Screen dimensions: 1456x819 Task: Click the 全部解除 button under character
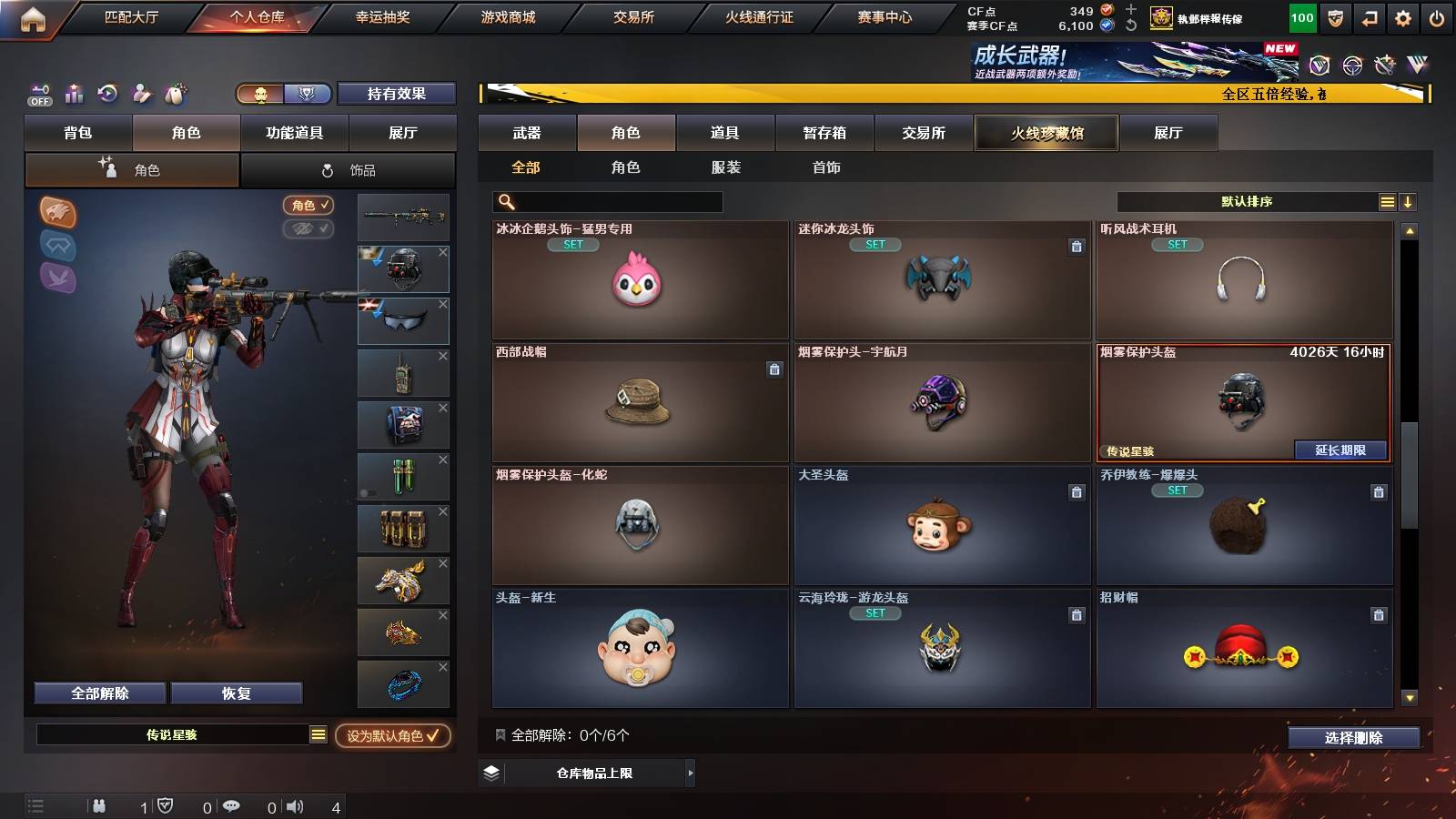[x=98, y=693]
